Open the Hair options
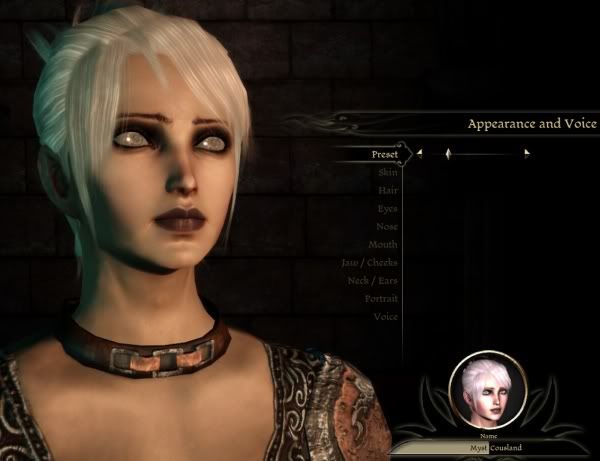 [x=387, y=190]
